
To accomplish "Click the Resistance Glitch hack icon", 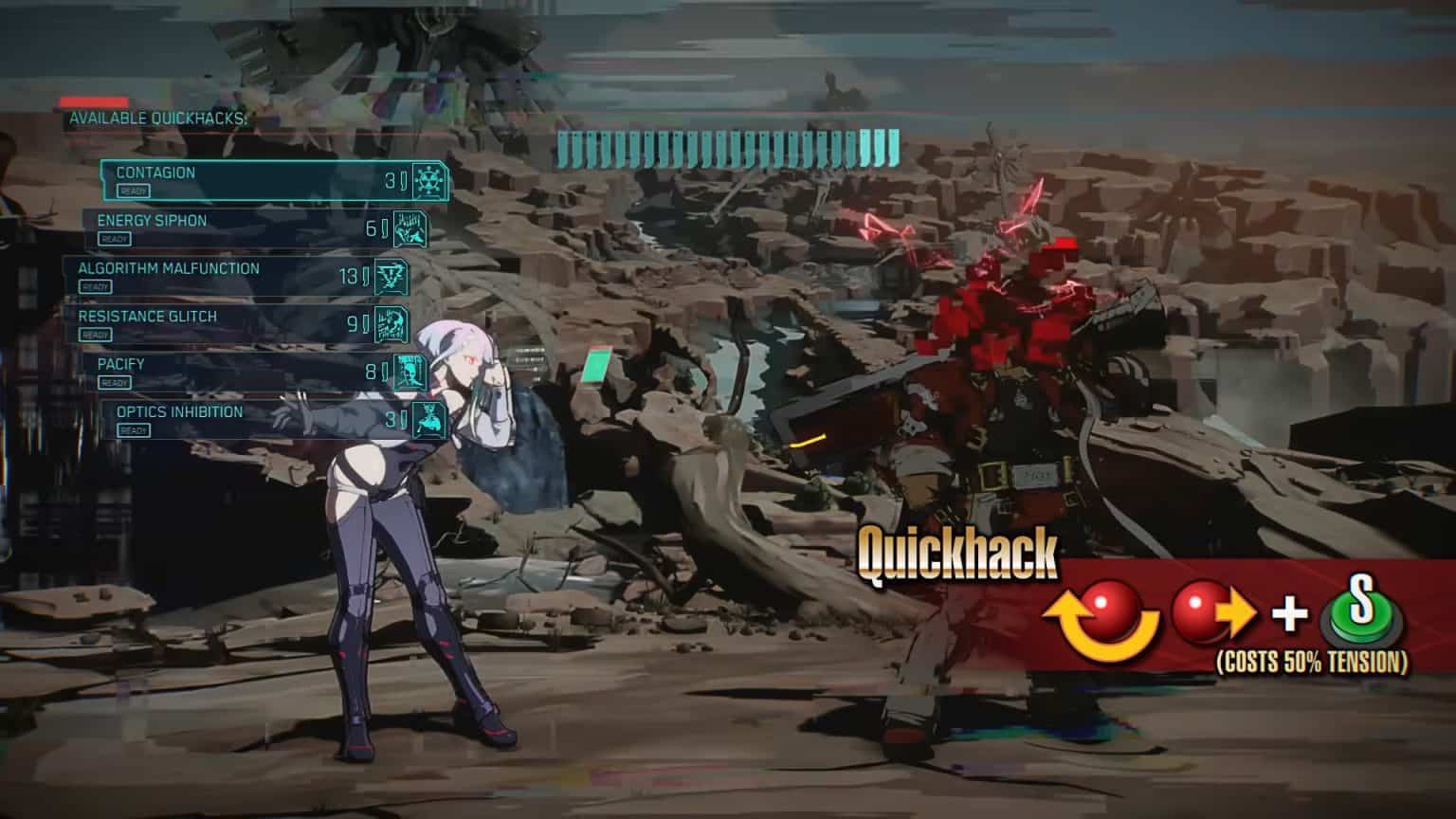I will pos(391,323).
